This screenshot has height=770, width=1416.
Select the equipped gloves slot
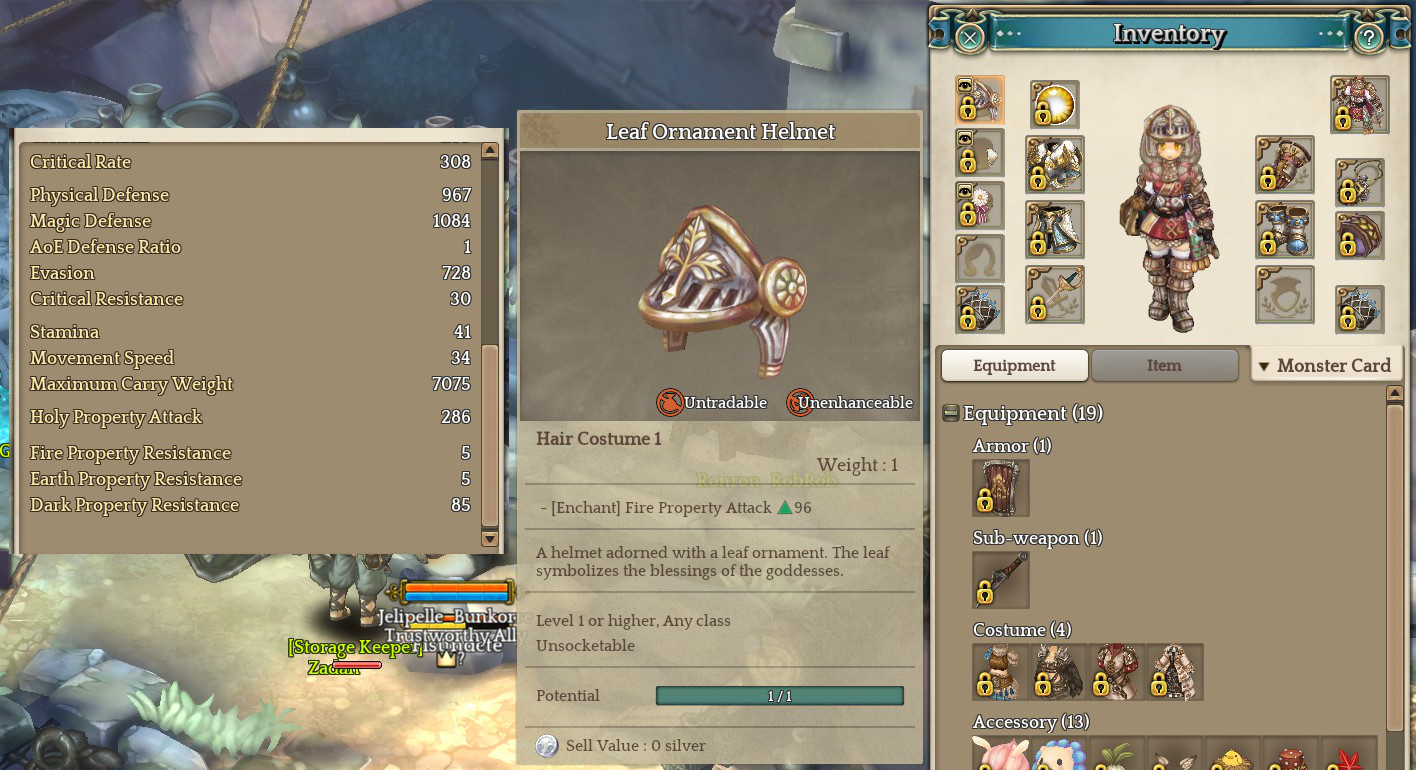[1285, 165]
